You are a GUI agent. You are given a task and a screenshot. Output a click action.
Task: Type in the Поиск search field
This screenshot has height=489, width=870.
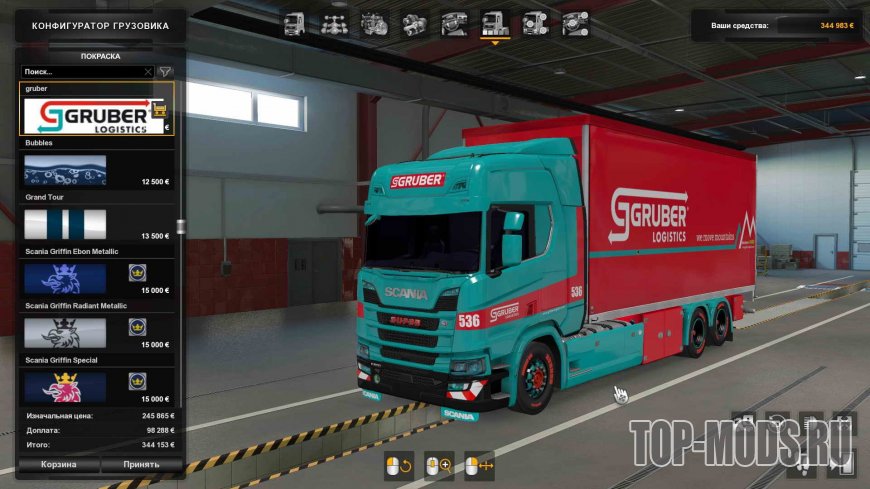coord(82,72)
